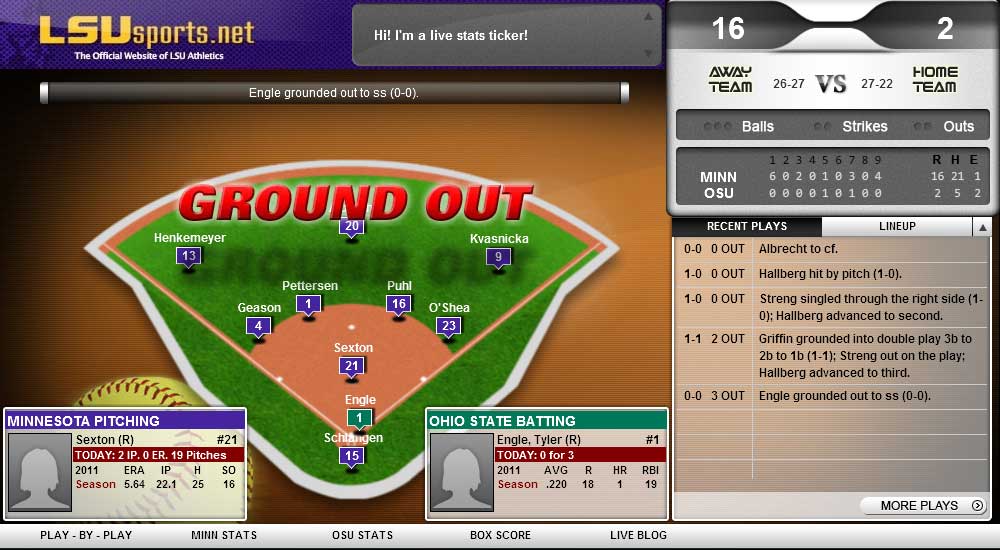Select batter Engle's number 1 marker

360,418
